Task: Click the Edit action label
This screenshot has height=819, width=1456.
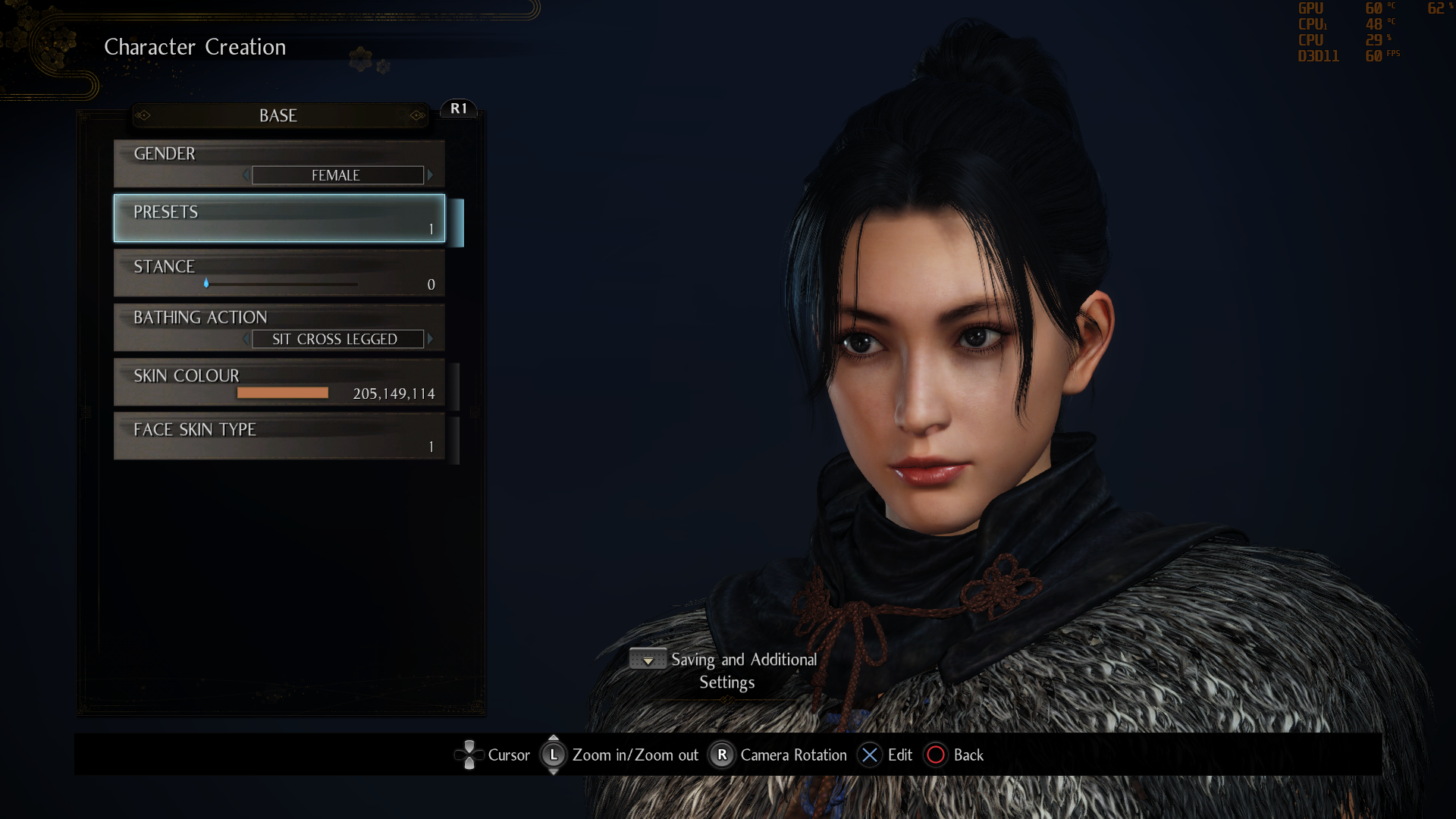Action: point(899,755)
